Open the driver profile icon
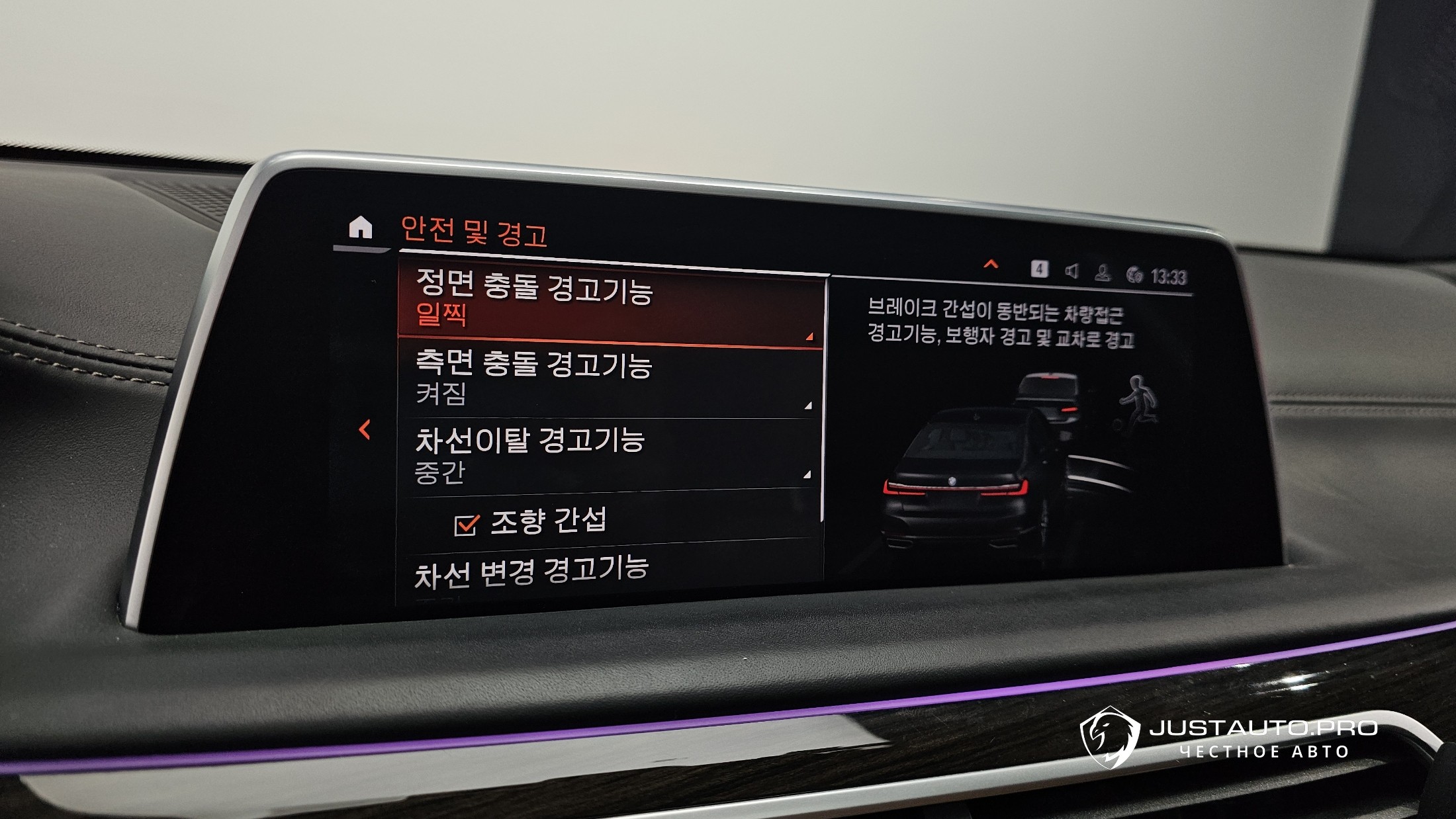The width and height of the screenshot is (1456, 819). [x=1102, y=273]
